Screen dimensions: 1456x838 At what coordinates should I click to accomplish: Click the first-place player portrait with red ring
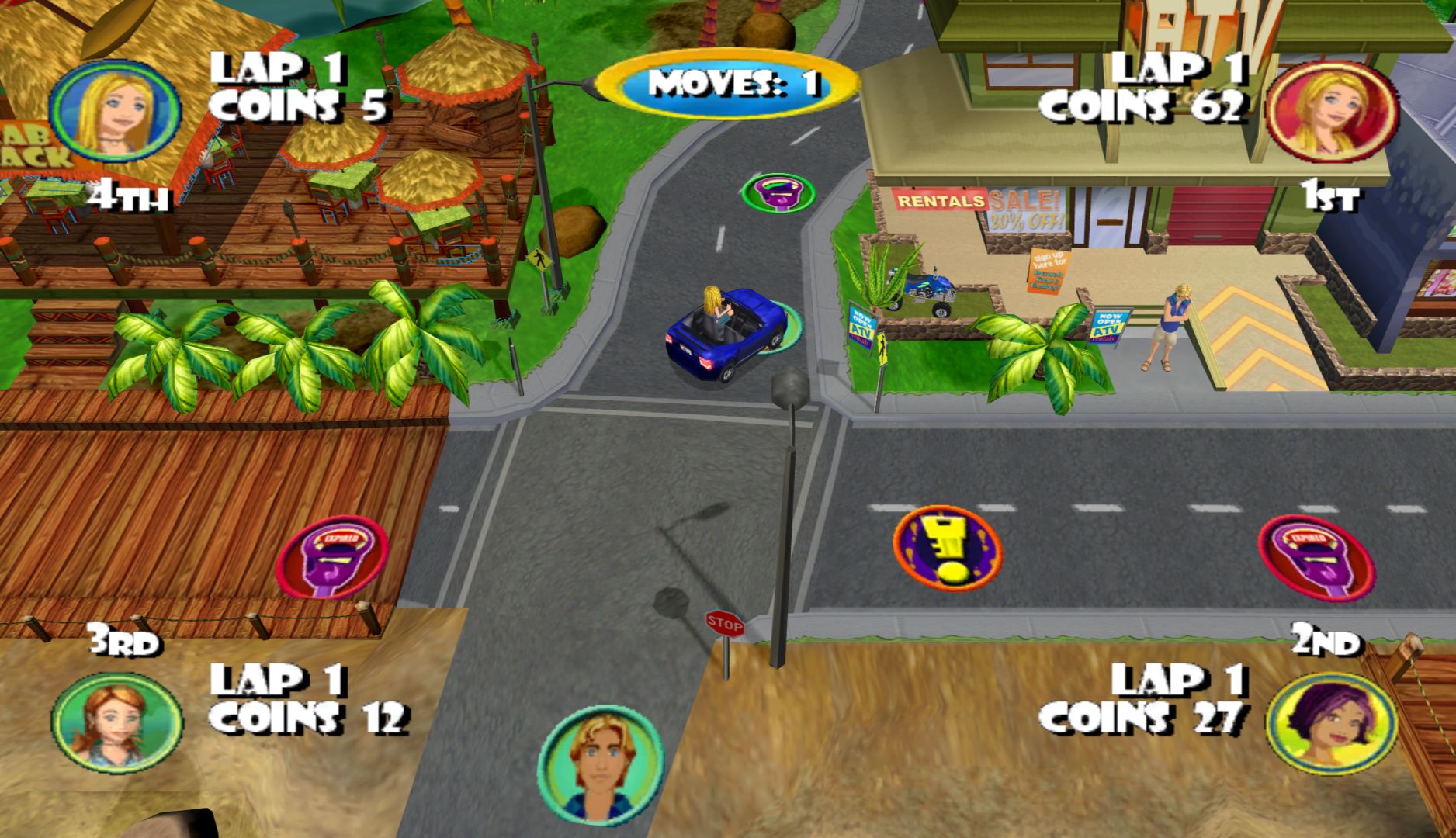(1332, 112)
